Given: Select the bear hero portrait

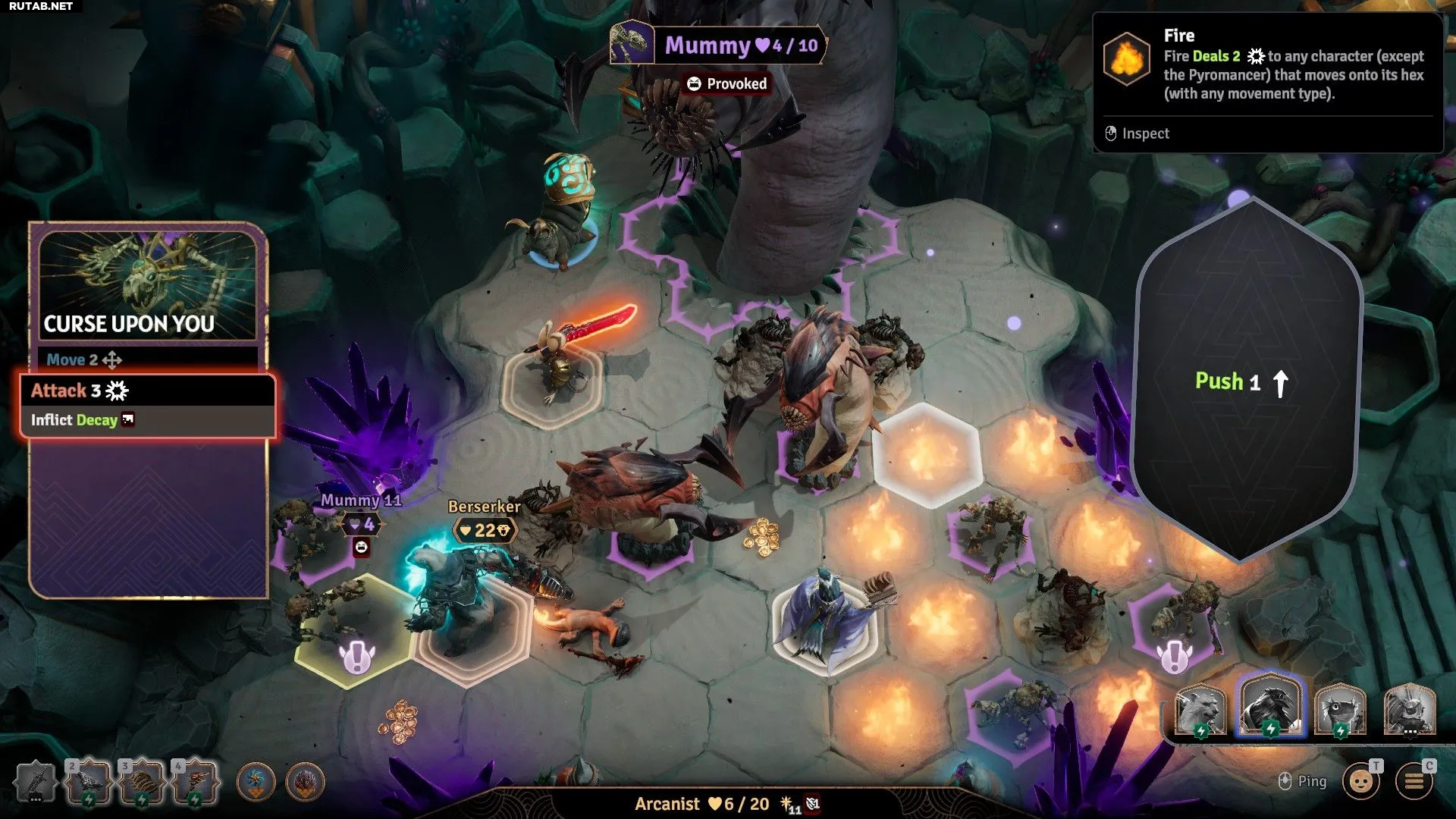Looking at the screenshot, I should [1200, 710].
